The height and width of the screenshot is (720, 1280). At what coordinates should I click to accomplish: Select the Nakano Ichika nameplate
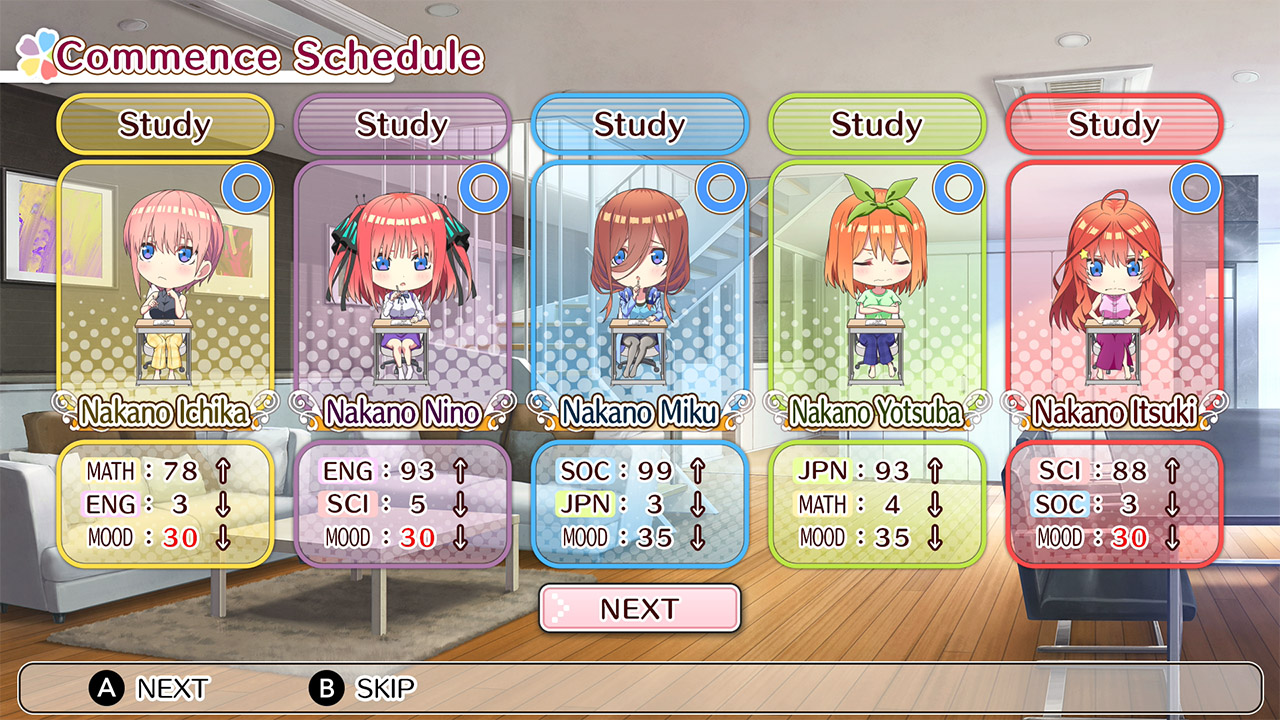(x=165, y=409)
